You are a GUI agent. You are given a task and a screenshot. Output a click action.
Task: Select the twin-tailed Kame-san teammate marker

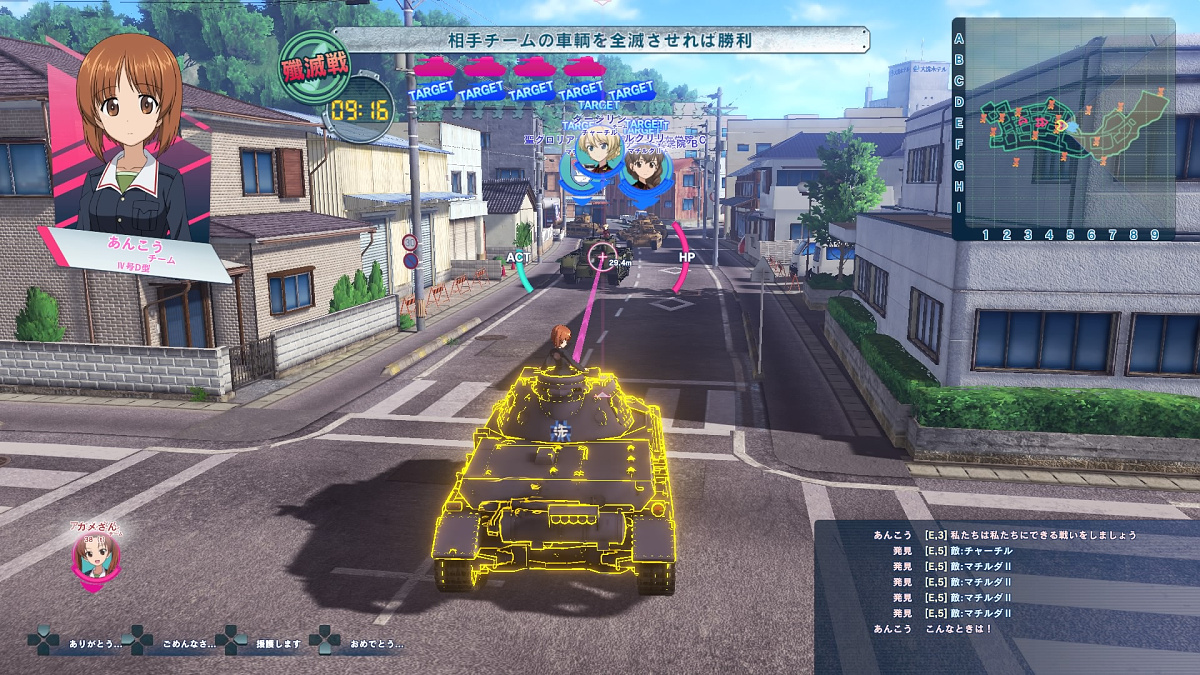90,557
